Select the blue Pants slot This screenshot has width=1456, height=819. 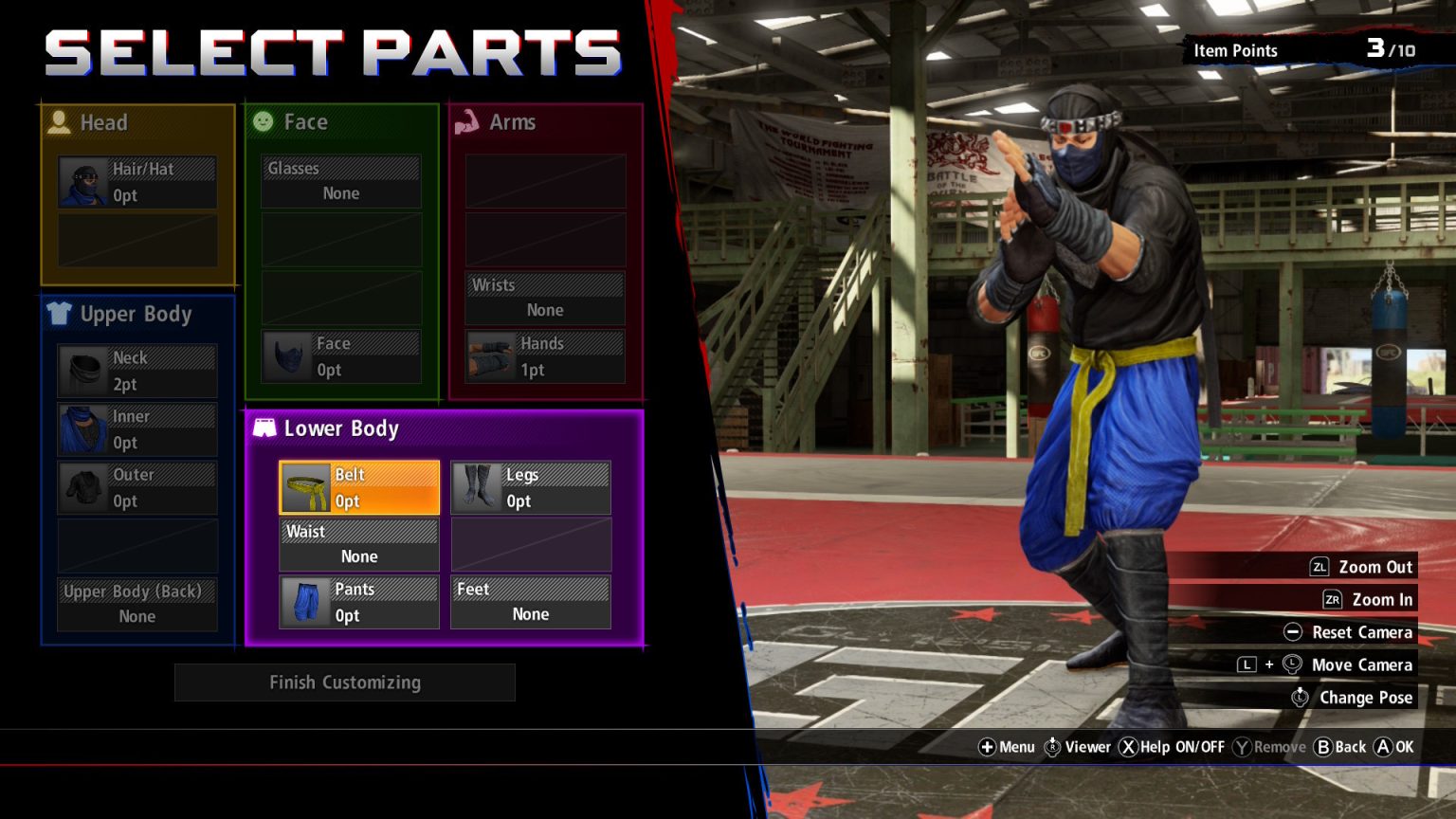point(359,602)
